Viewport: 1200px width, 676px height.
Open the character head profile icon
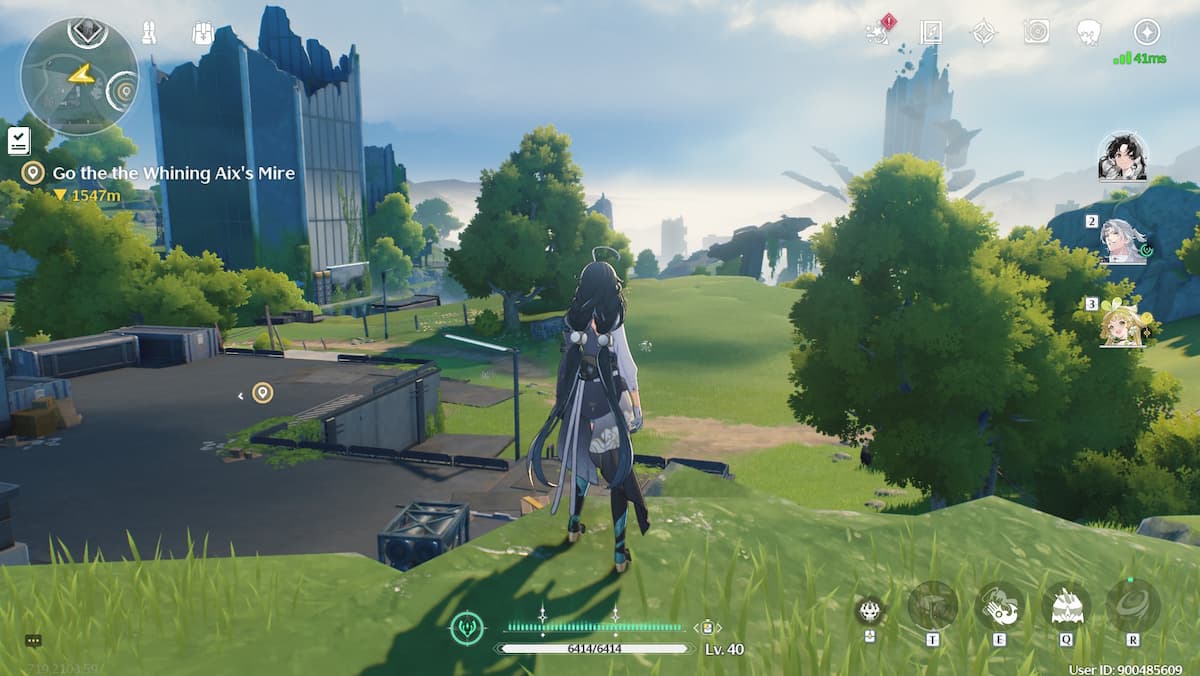pyautogui.click(x=1089, y=32)
